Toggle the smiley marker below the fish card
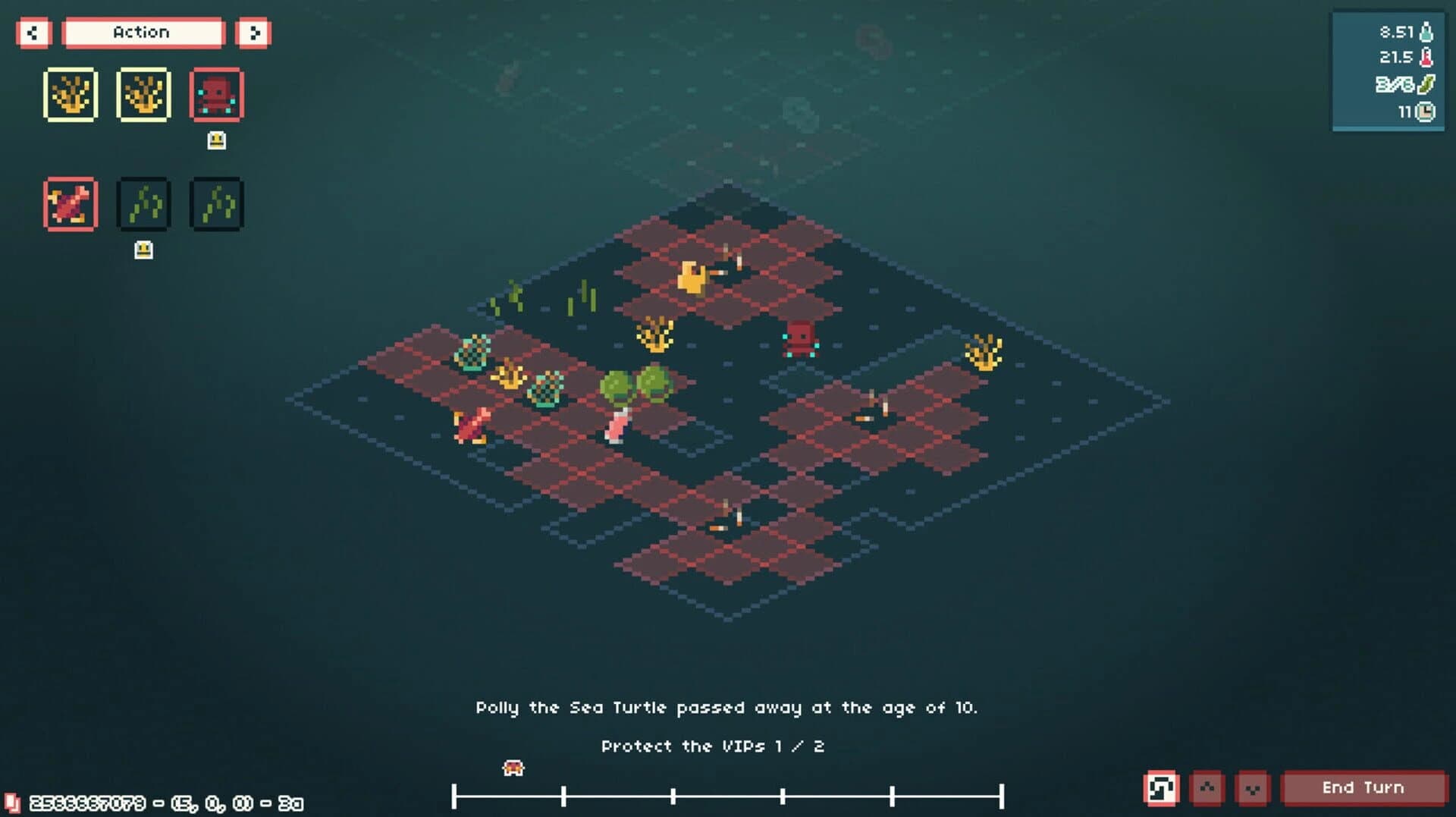Viewport: 1456px width, 817px height. [143, 249]
